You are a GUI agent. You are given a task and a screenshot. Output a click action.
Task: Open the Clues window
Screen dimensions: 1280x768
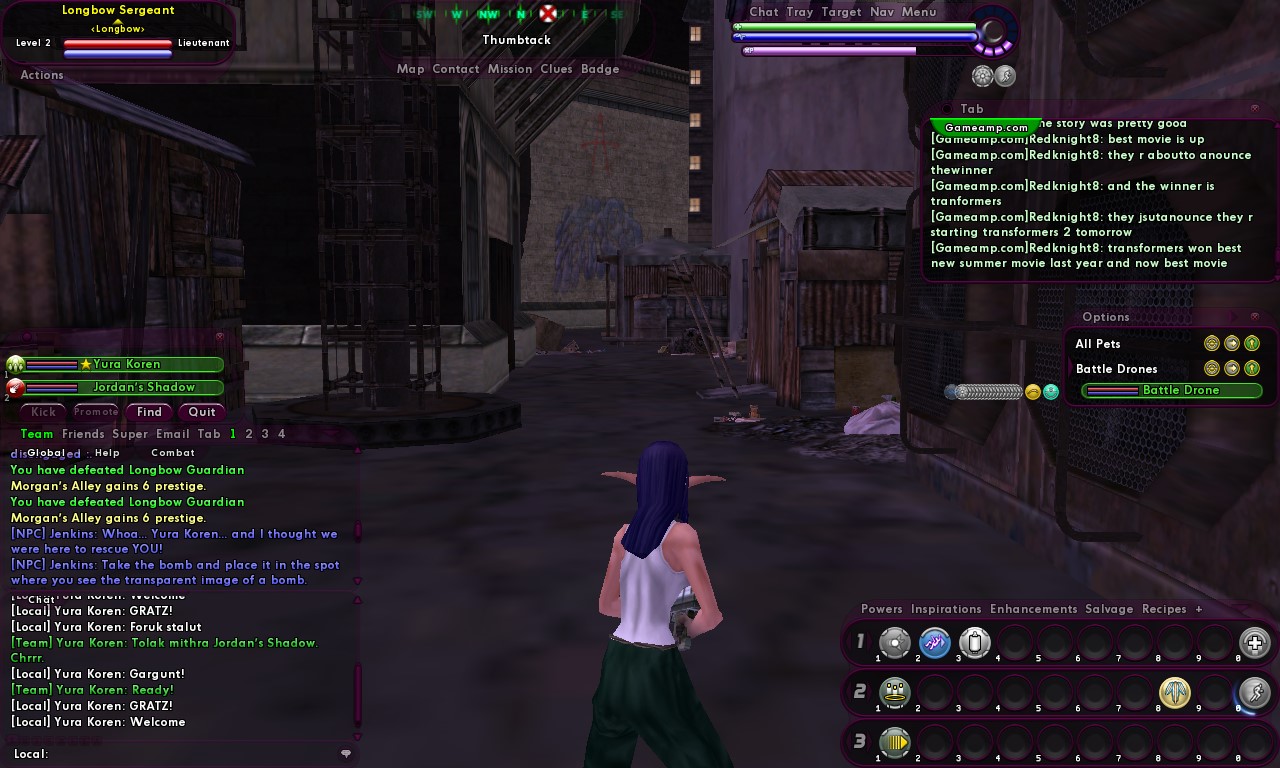click(556, 69)
